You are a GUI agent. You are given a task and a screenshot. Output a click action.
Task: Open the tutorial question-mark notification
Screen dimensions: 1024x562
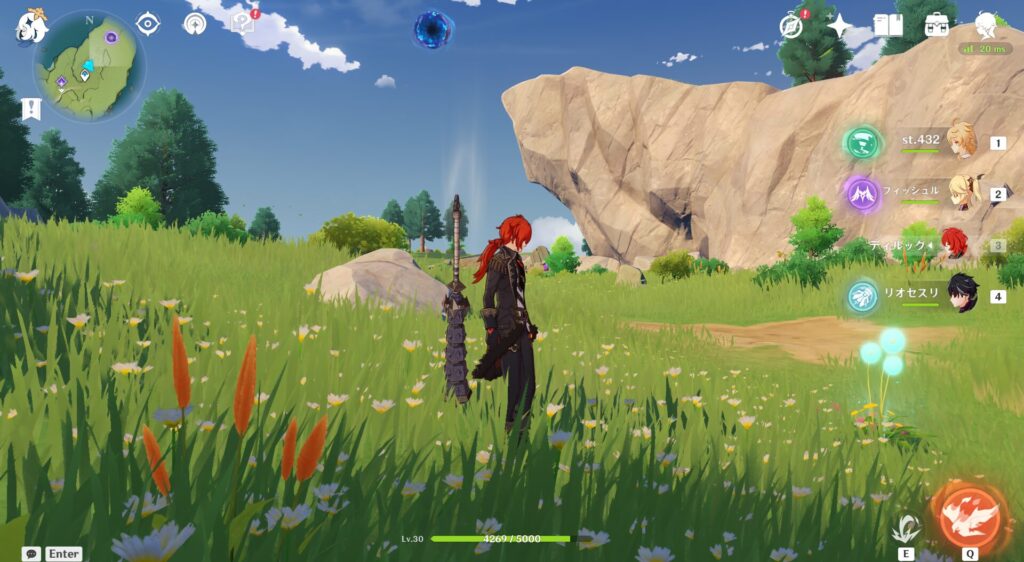tap(243, 21)
